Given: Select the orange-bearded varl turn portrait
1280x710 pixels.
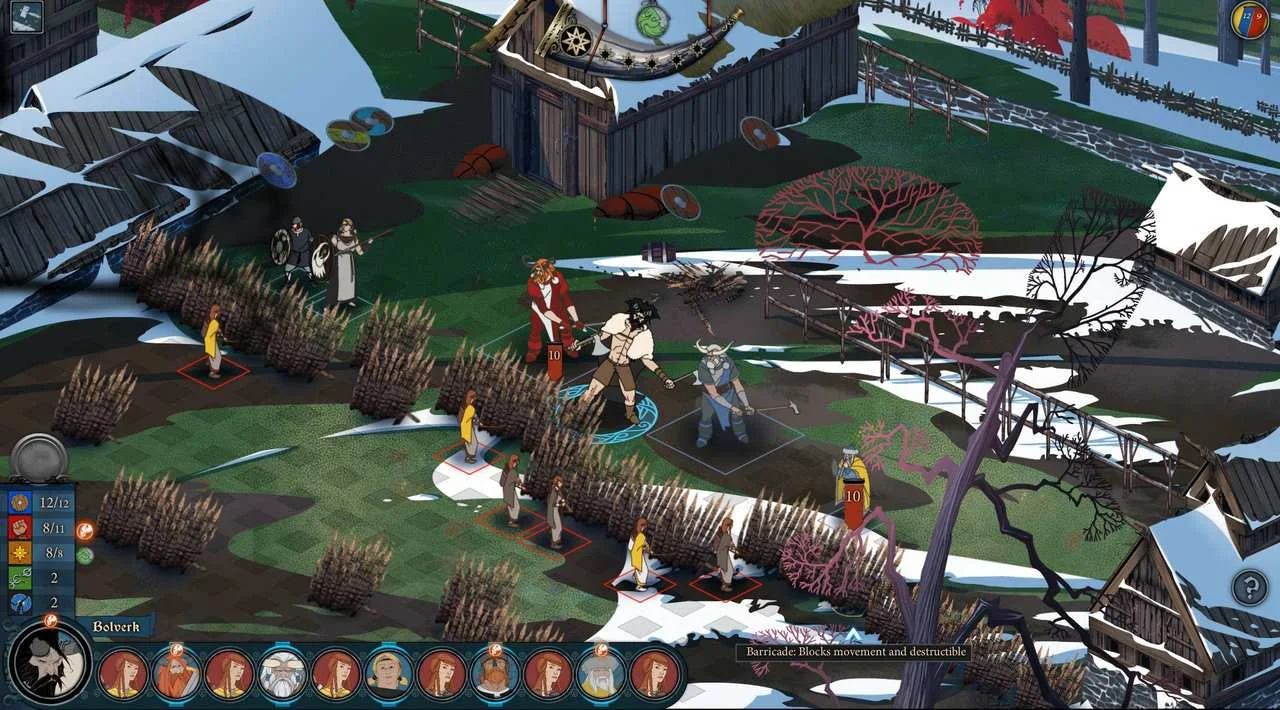Looking at the screenshot, I should tap(176, 673).
